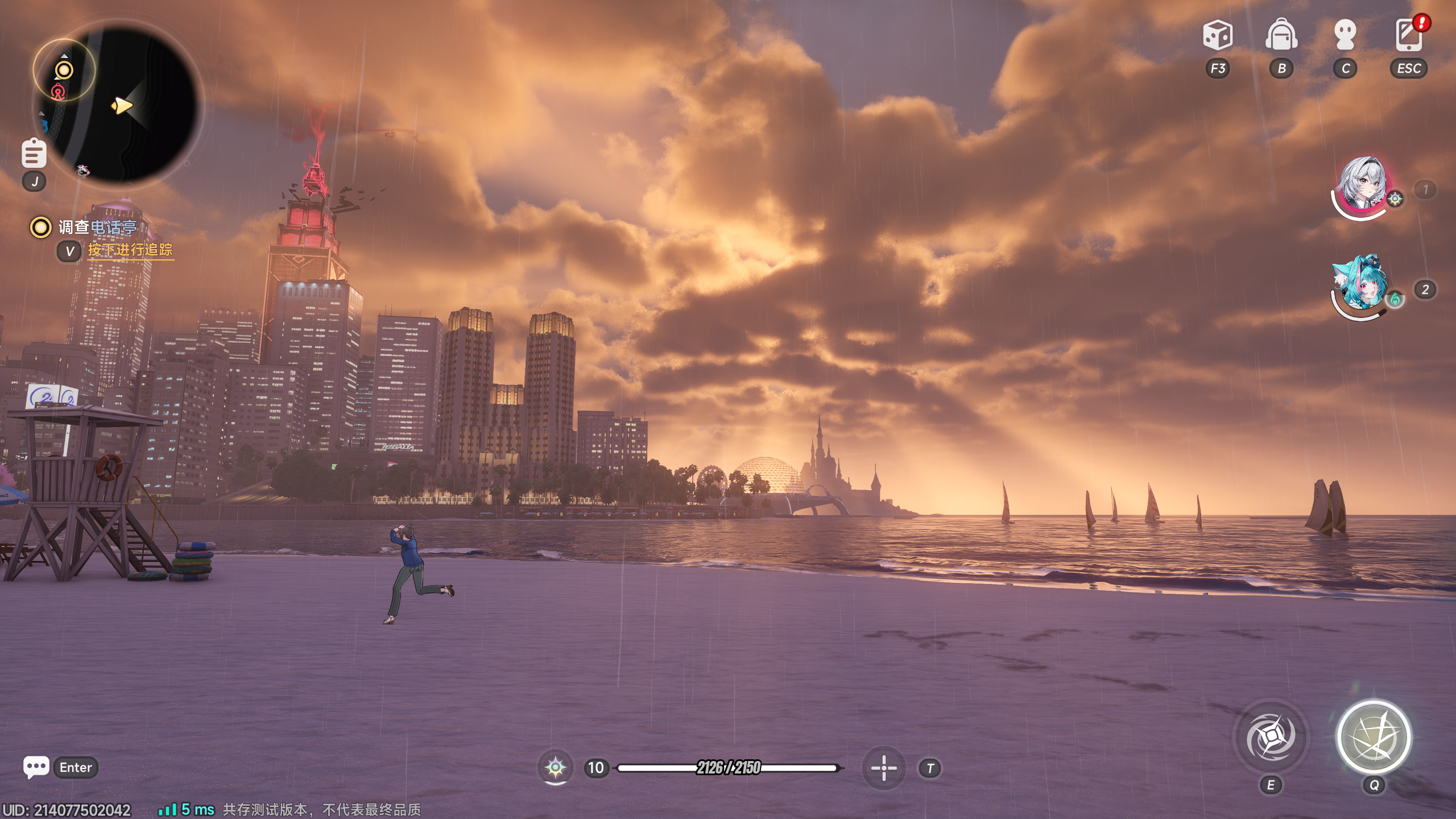This screenshot has height=819, width=1456.
Task: Open the quest log clipboard icon
Action: point(34,154)
